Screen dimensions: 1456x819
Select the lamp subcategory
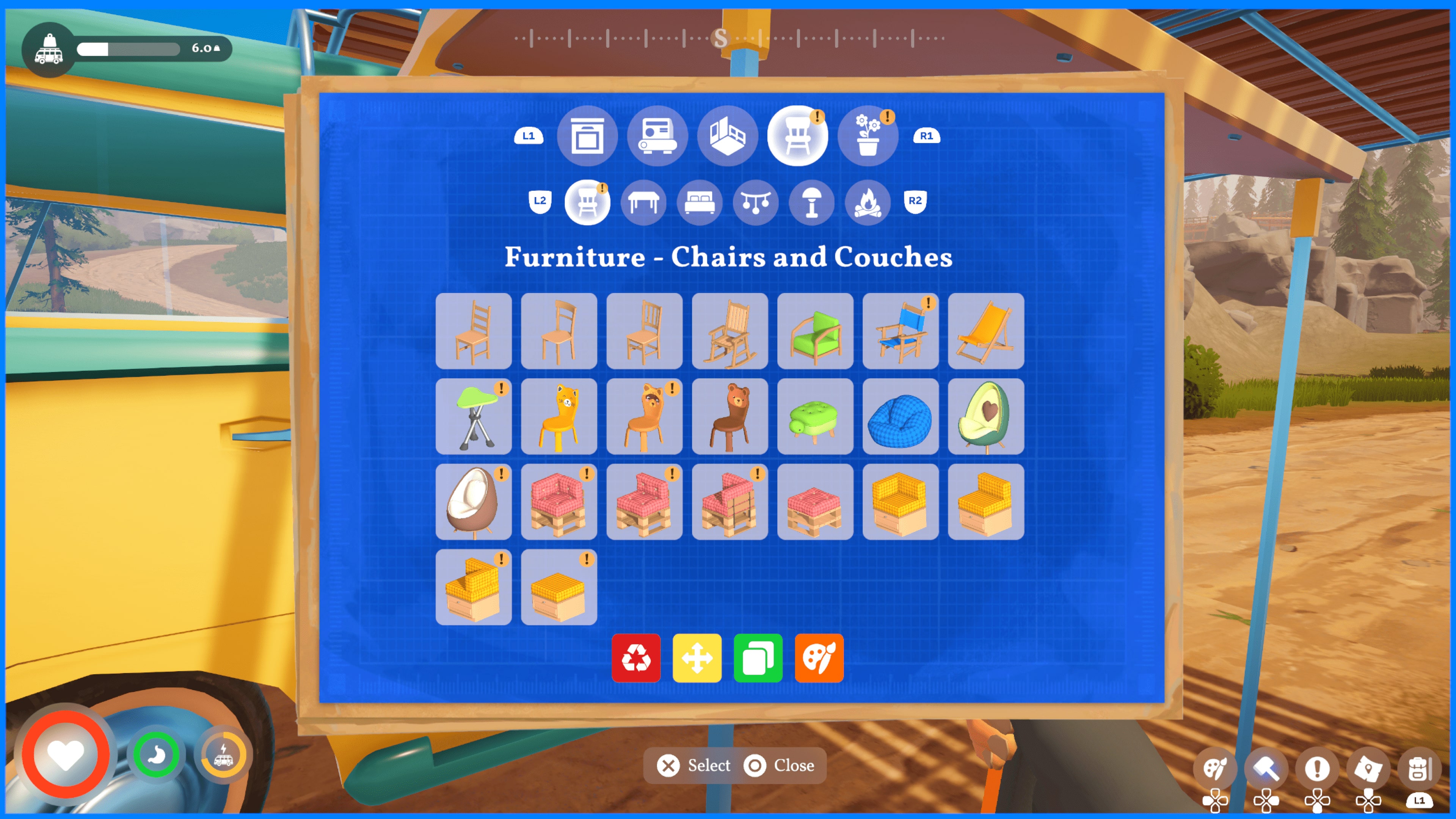pos(812,203)
